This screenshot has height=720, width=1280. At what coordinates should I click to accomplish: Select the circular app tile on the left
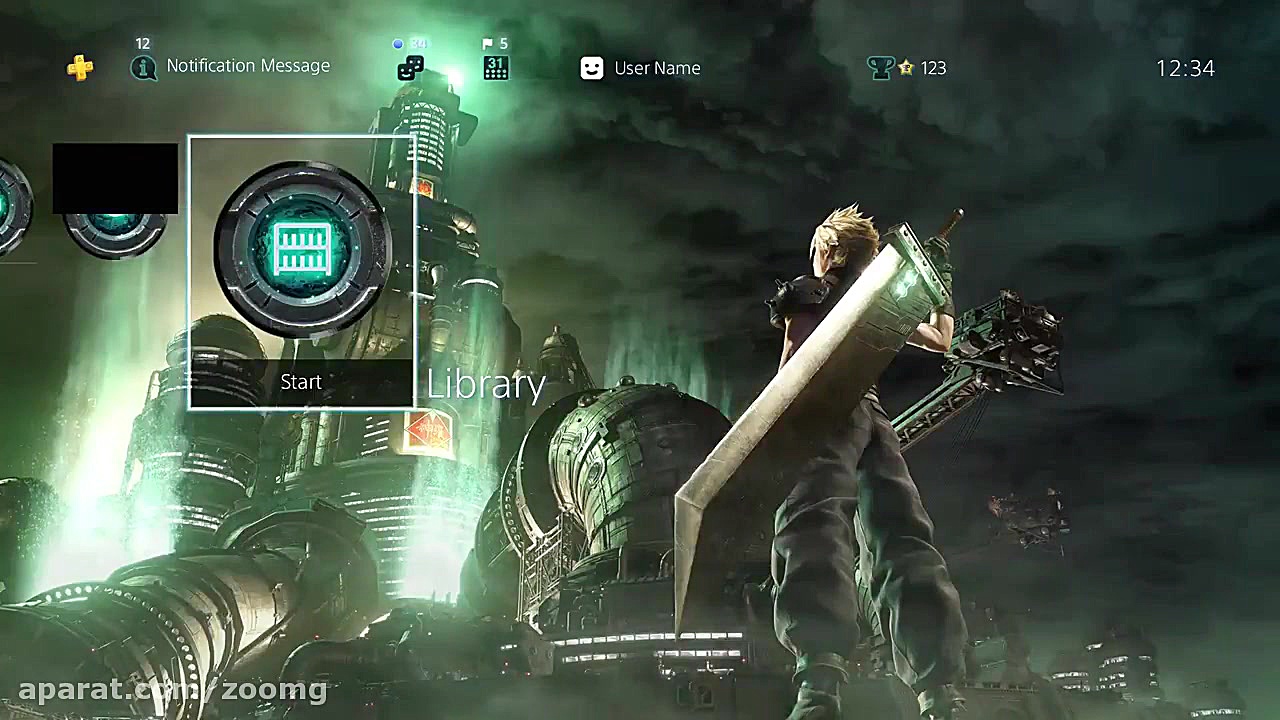pos(115,235)
